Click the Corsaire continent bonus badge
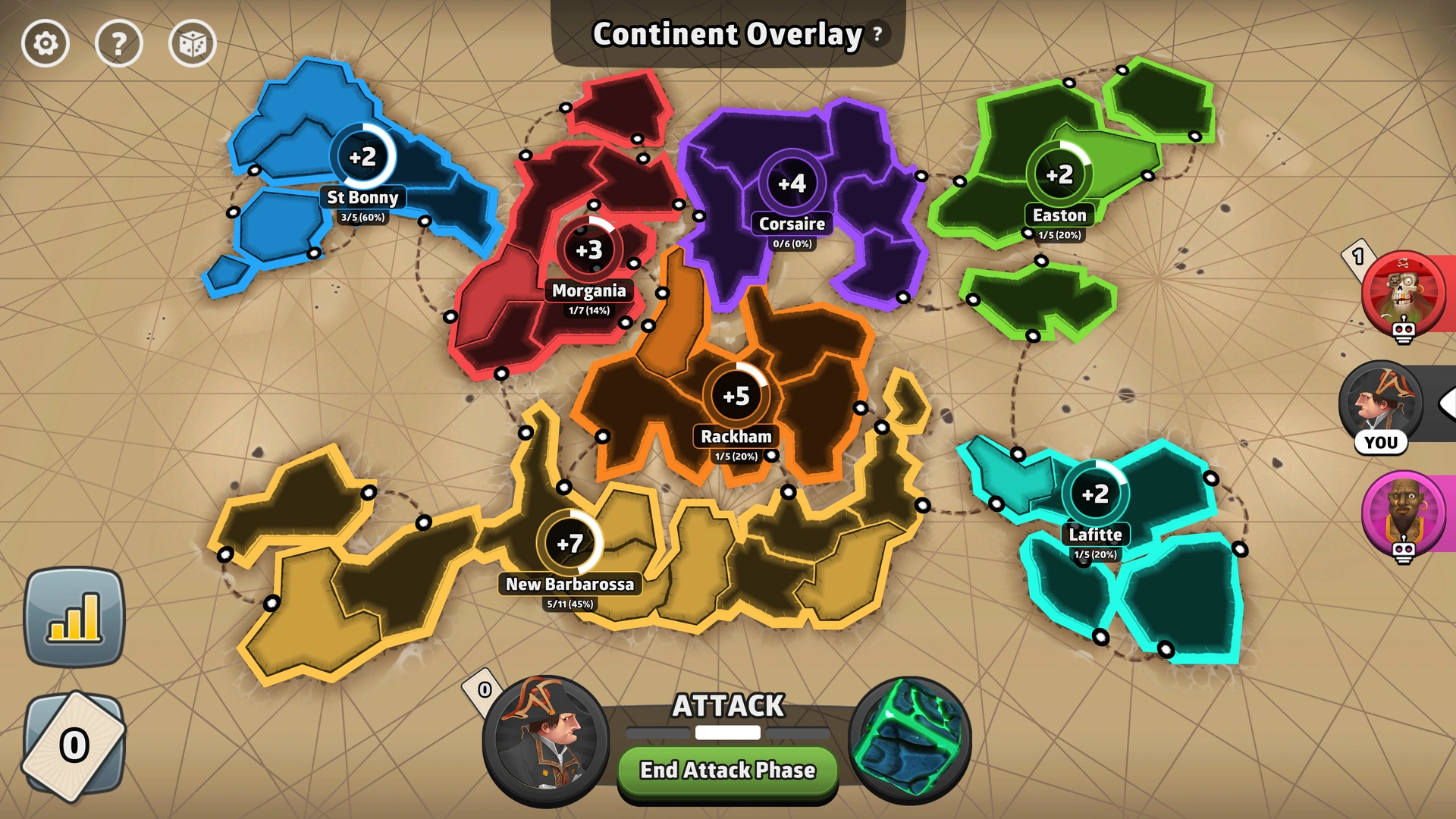Screen dimensions: 1456x819 (792, 183)
